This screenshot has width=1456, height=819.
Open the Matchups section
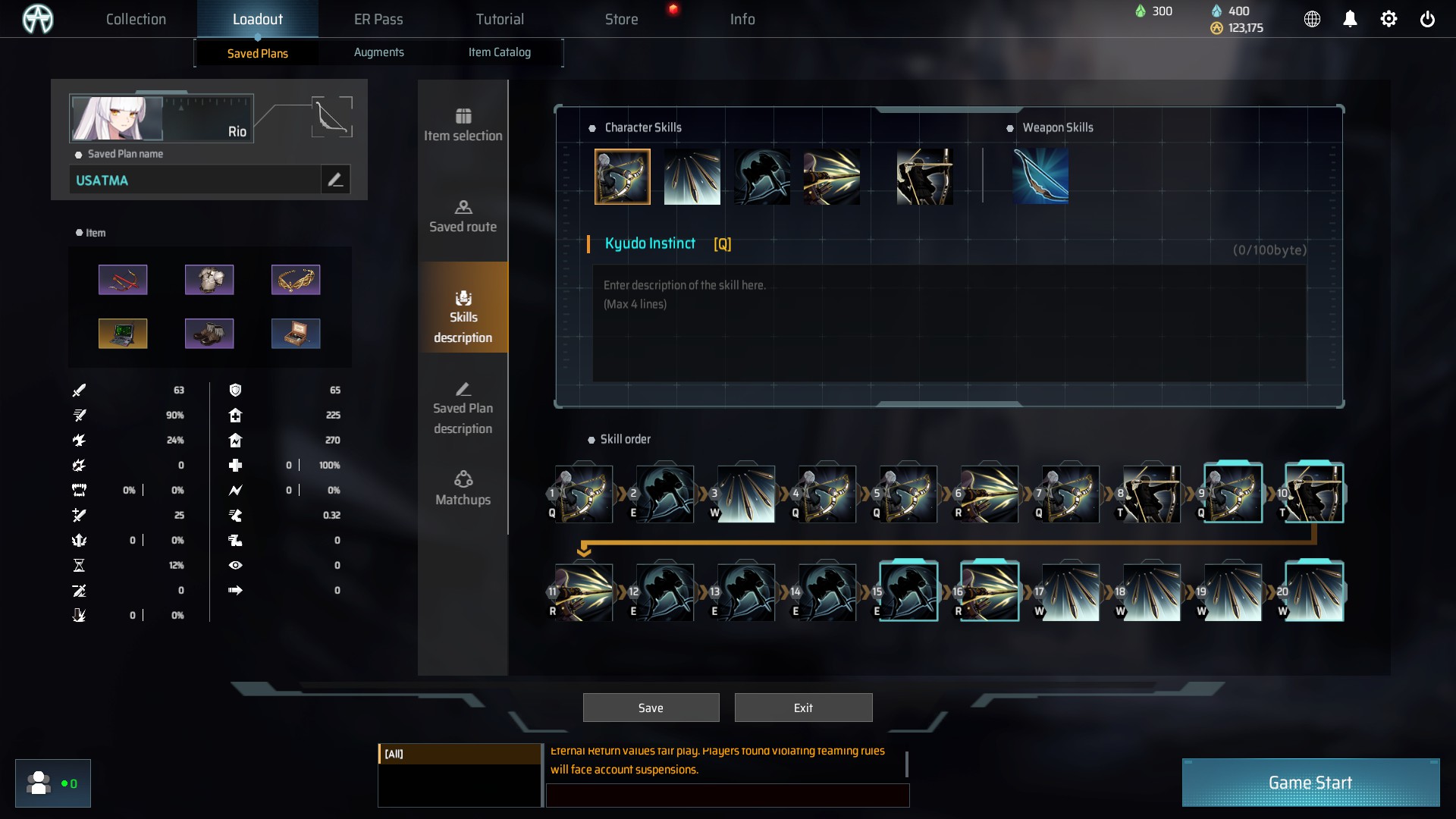point(463,489)
